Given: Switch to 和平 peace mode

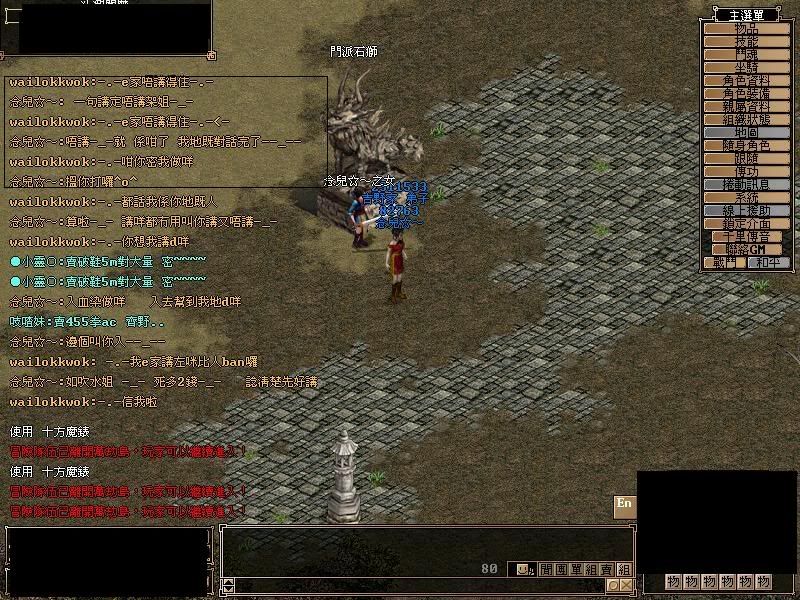Looking at the screenshot, I should (x=768, y=262).
